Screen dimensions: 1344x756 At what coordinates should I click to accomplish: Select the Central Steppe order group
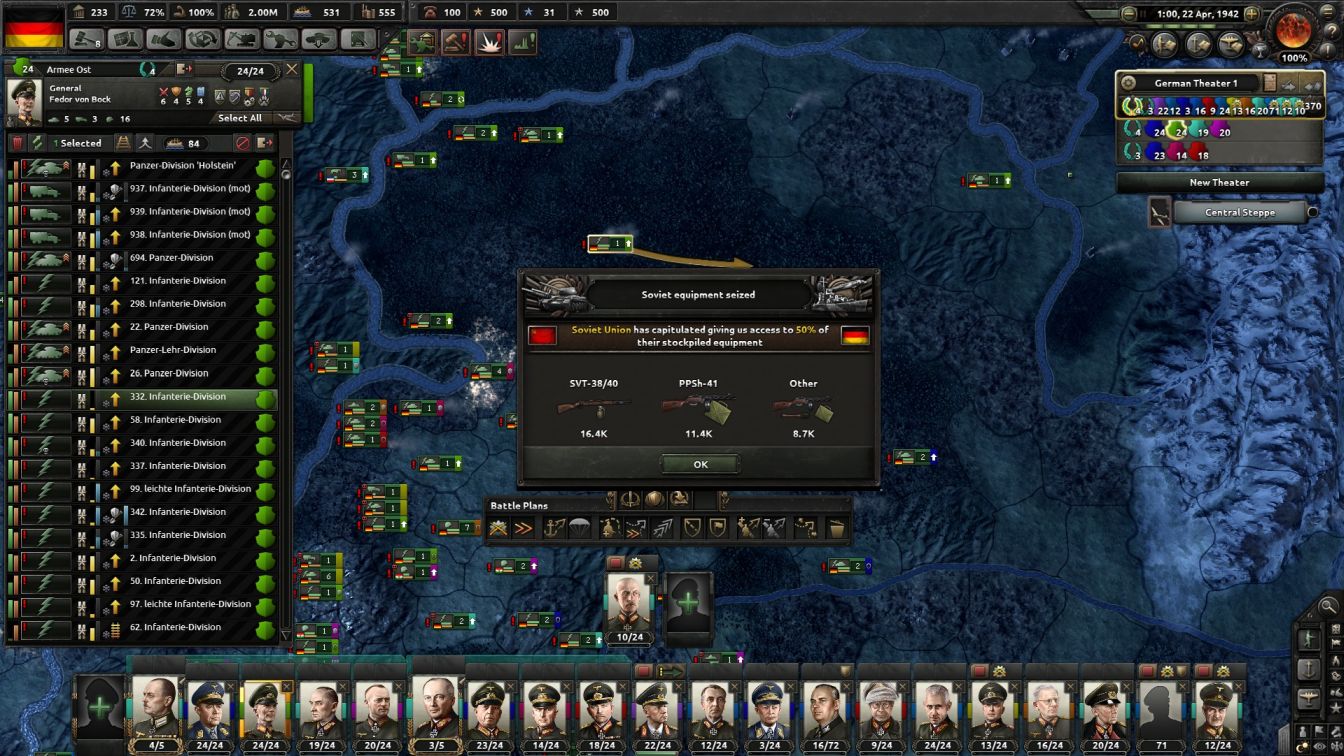point(1239,212)
